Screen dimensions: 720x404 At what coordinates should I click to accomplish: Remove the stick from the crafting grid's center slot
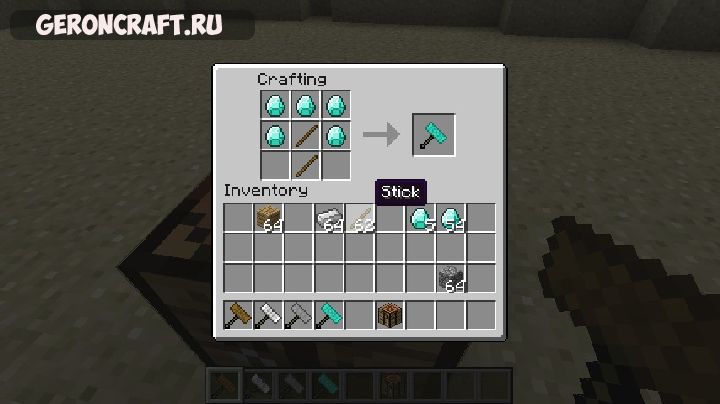coord(306,134)
